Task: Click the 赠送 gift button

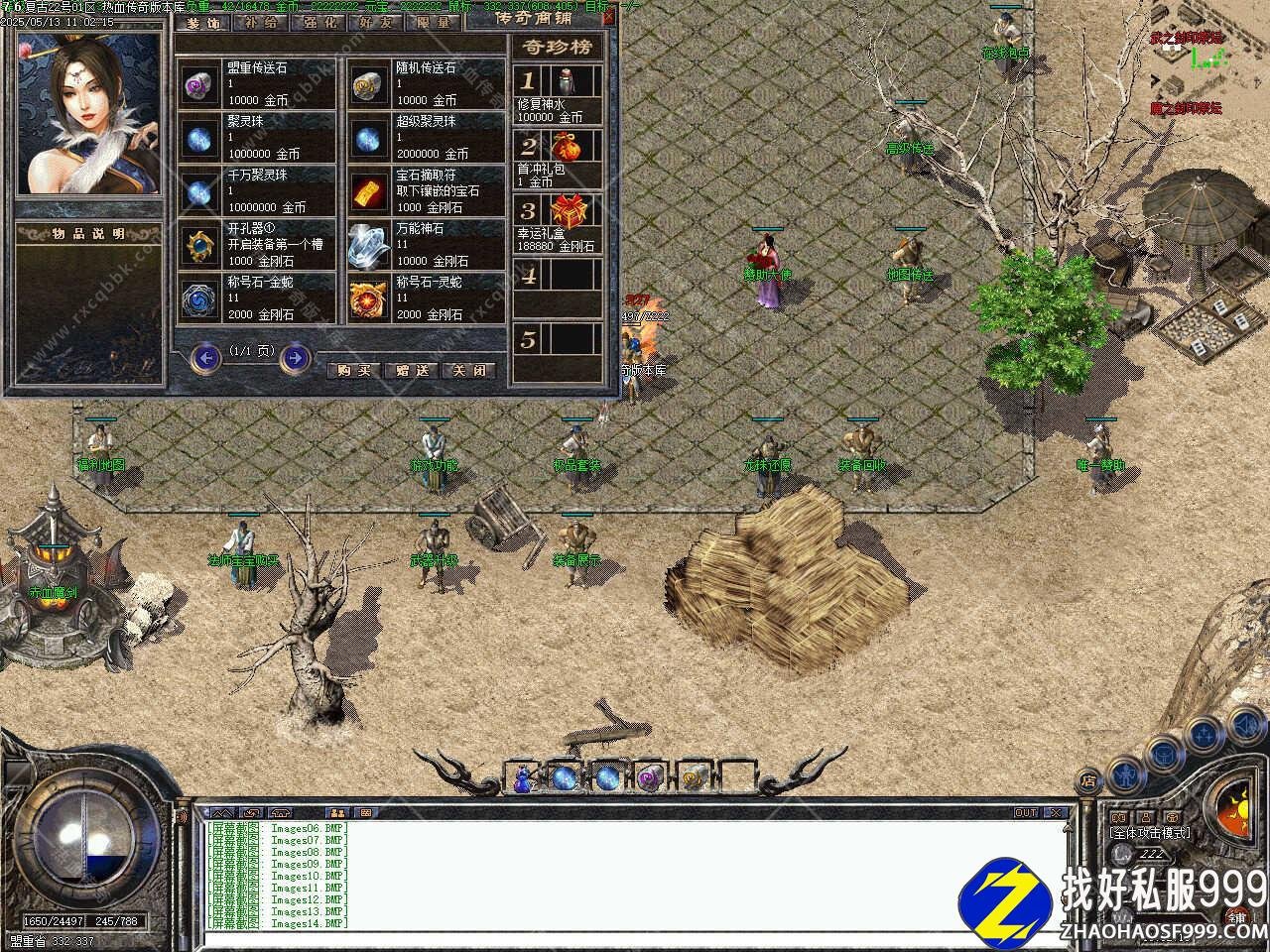Action: (x=412, y=370)
